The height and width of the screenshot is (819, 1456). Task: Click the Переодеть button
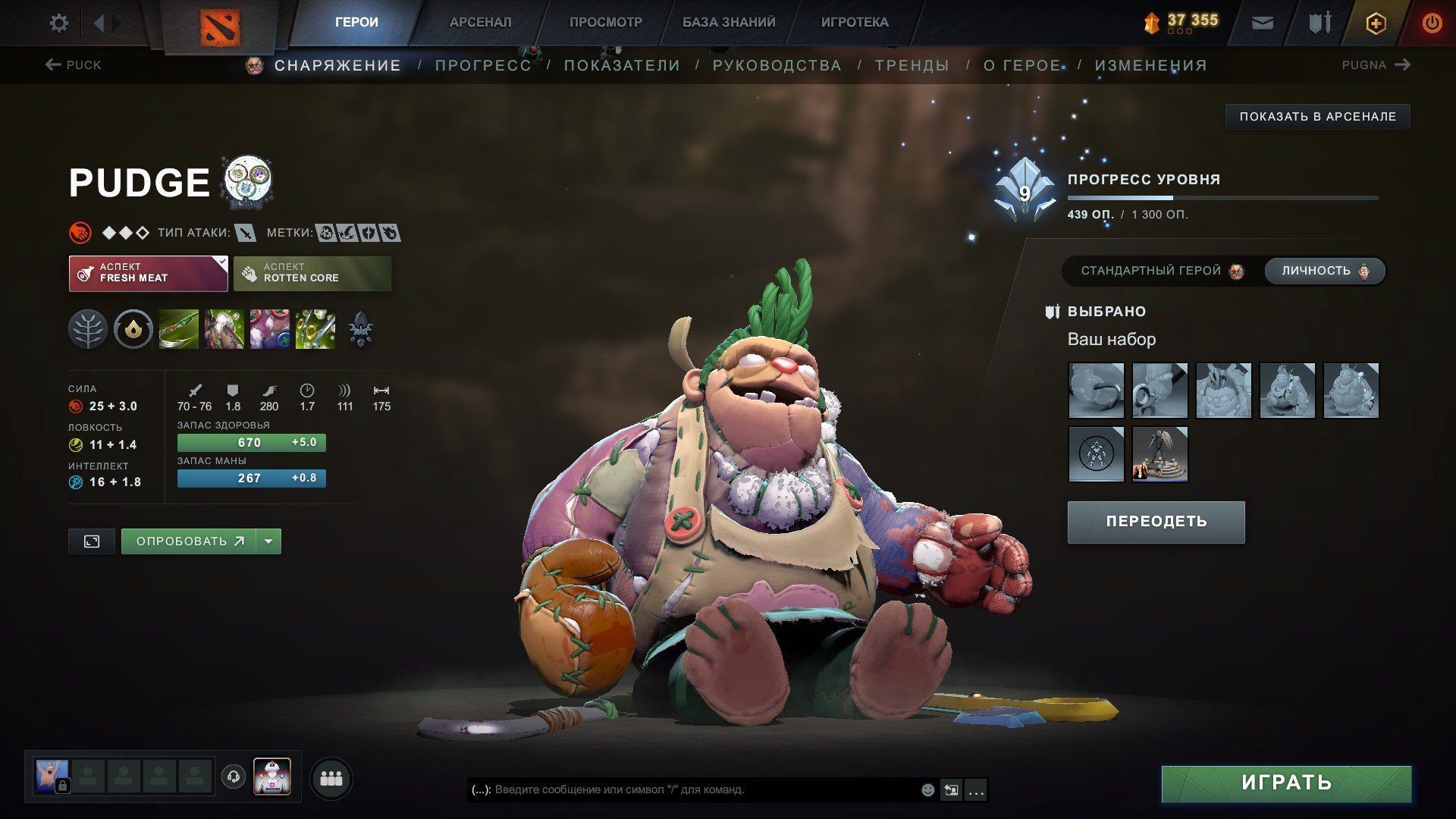tap(1156, 522)
